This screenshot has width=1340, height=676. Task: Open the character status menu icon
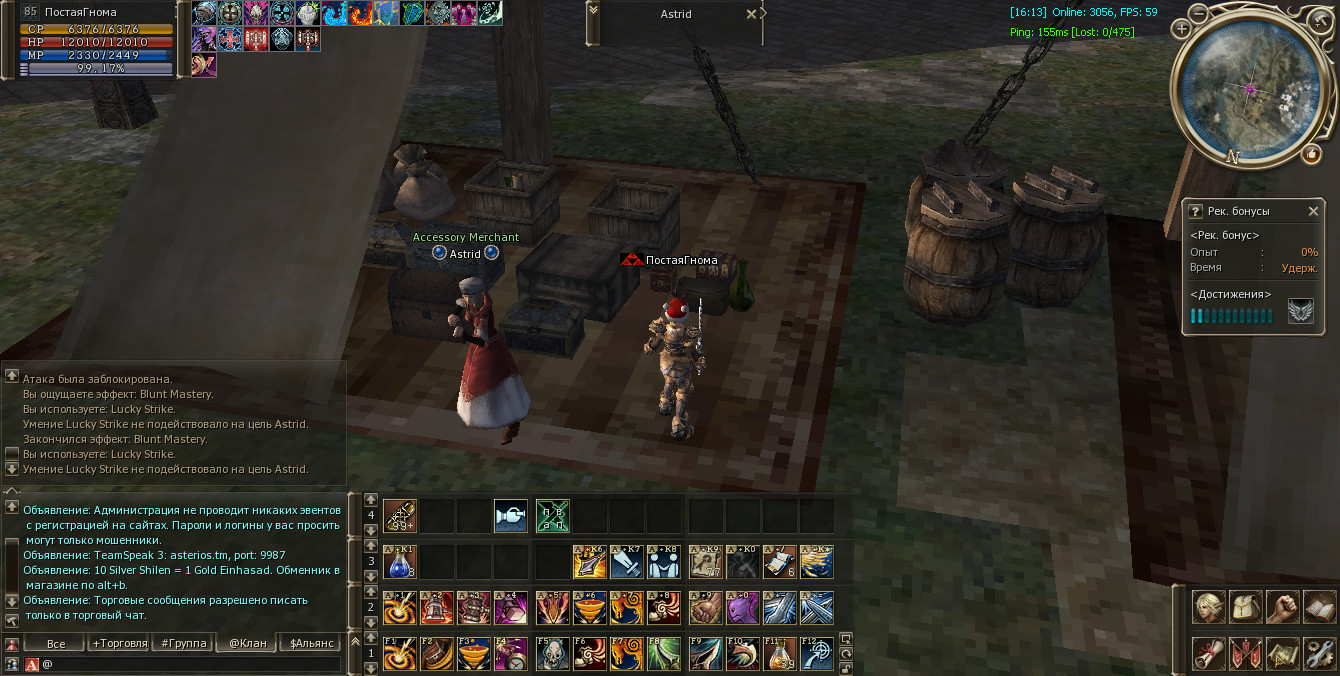[1208, 607]
